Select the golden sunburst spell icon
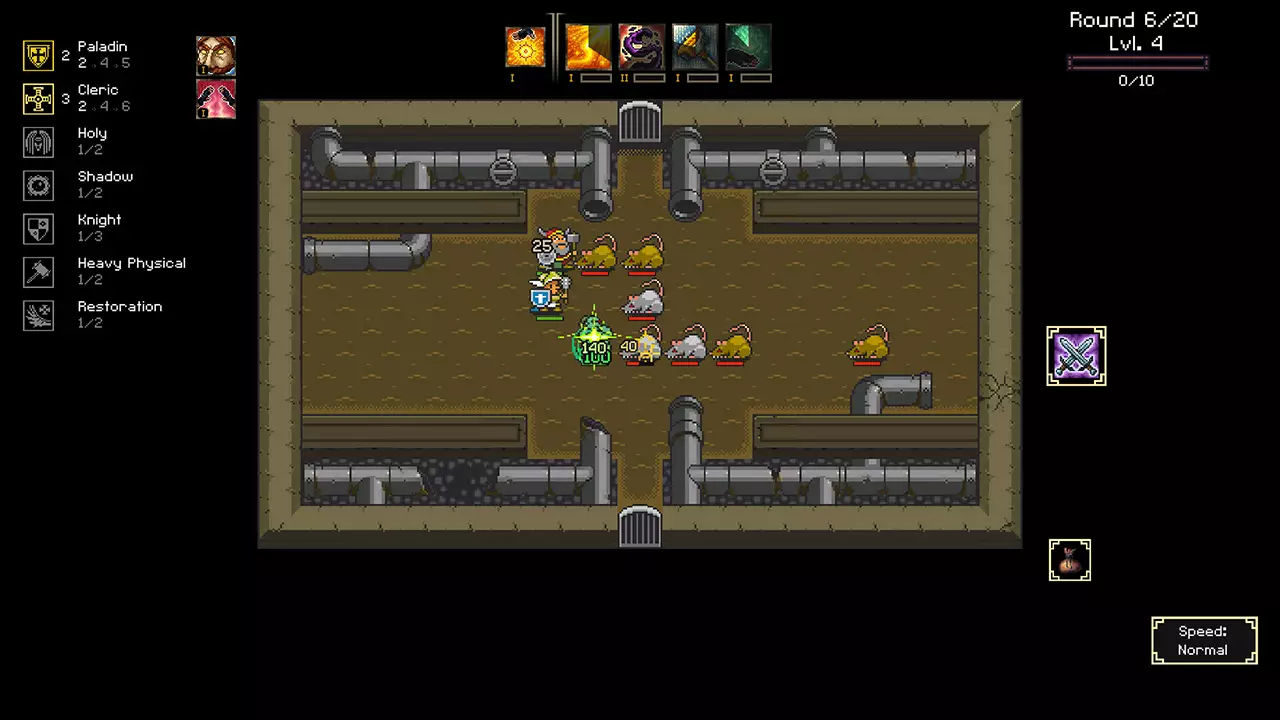Viewport: 1280px width, 720px height. pos(525,47)
